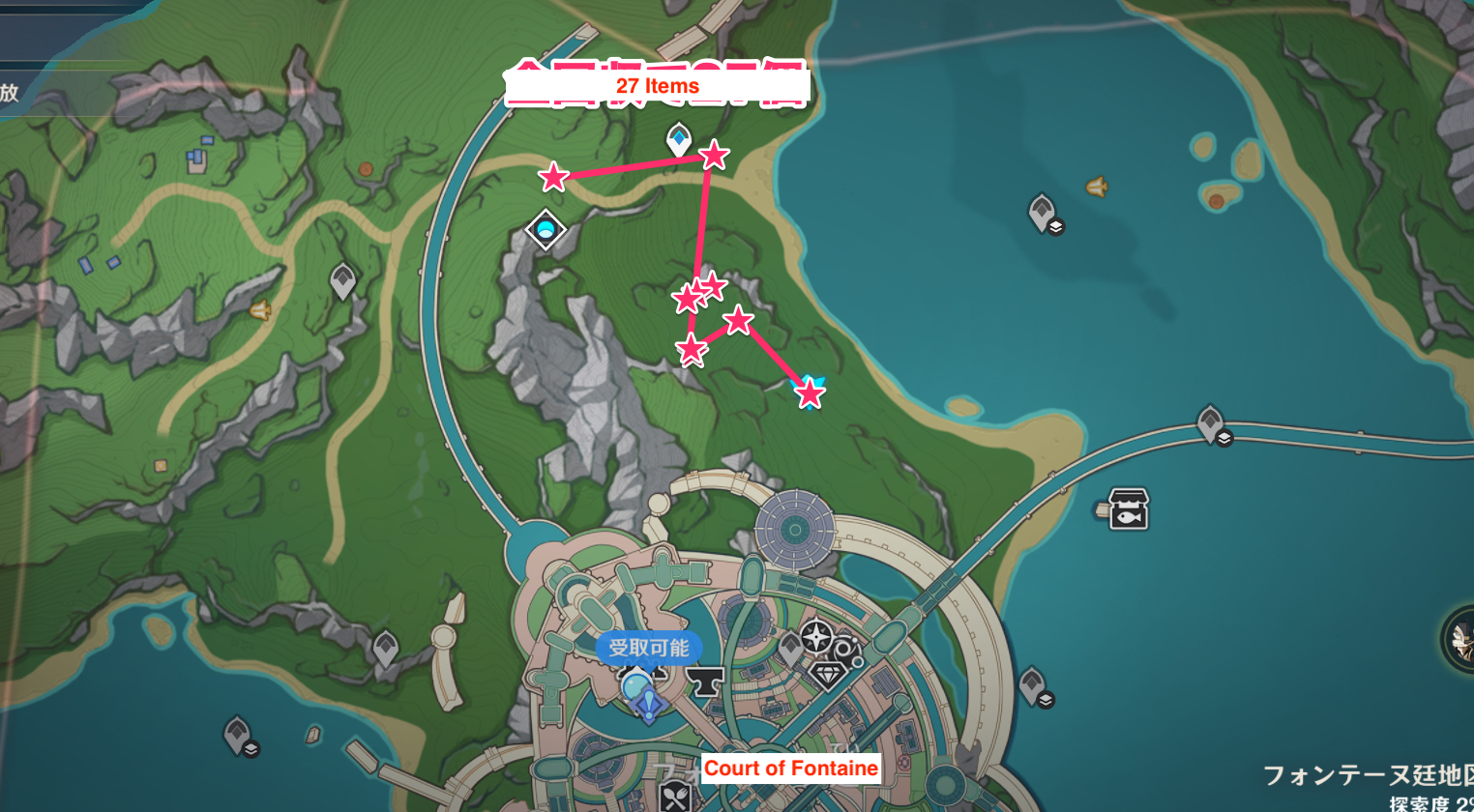Select the teleport waypoint on the bridge
This screenshot has width=1474, height=812.
pyautogui.click(x=1211, y=423)
